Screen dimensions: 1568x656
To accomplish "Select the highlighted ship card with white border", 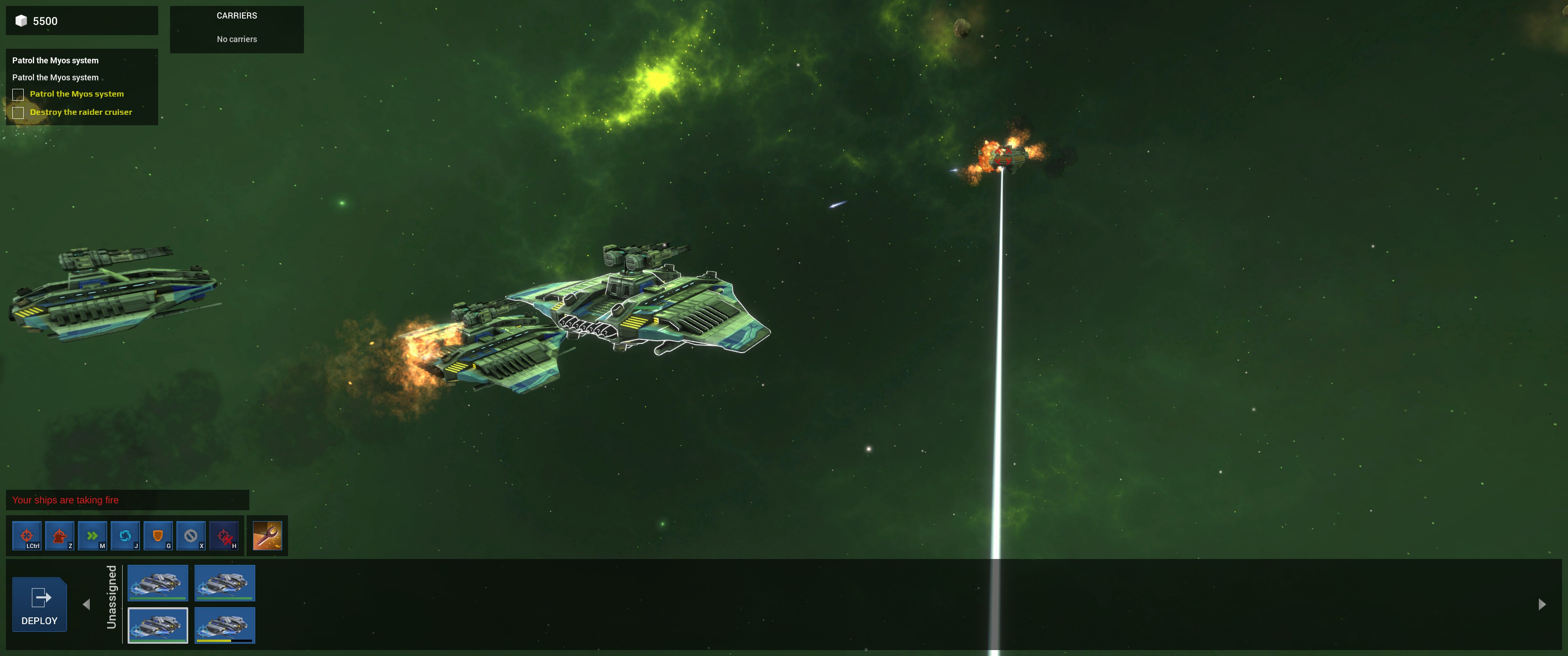I will coord(158,625).
